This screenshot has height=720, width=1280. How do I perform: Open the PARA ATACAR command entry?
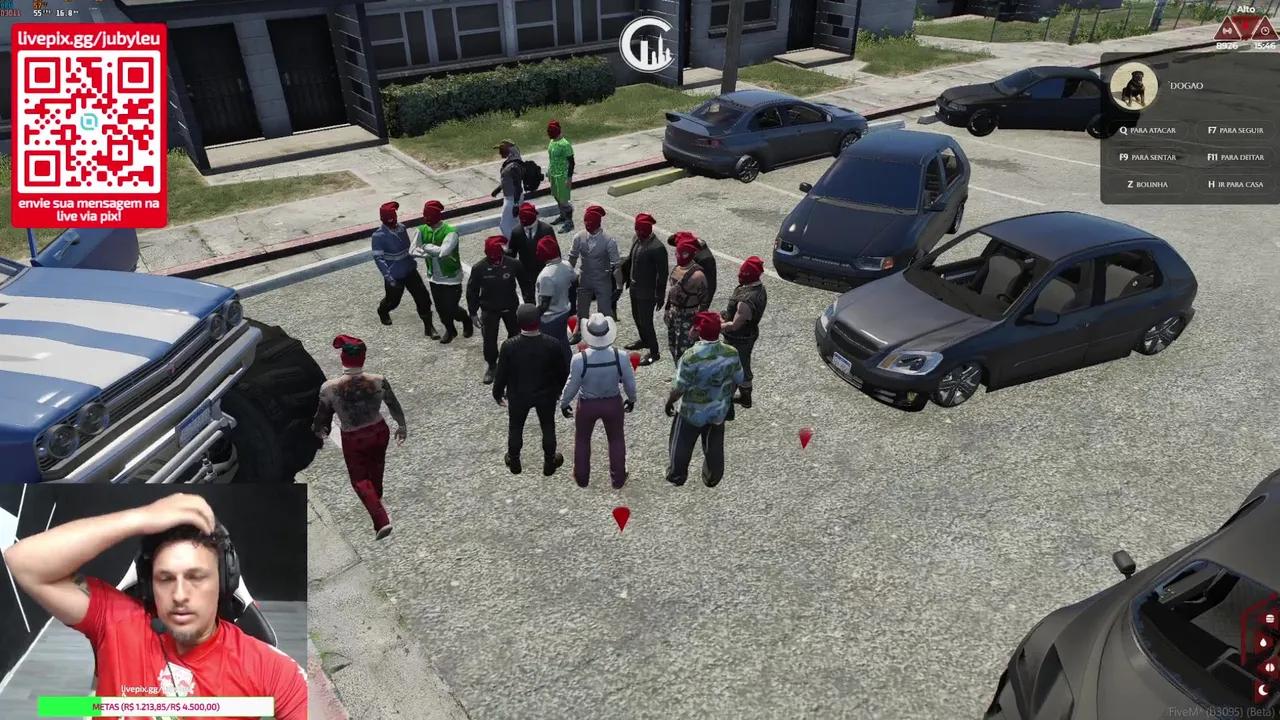click(1147, 131)
